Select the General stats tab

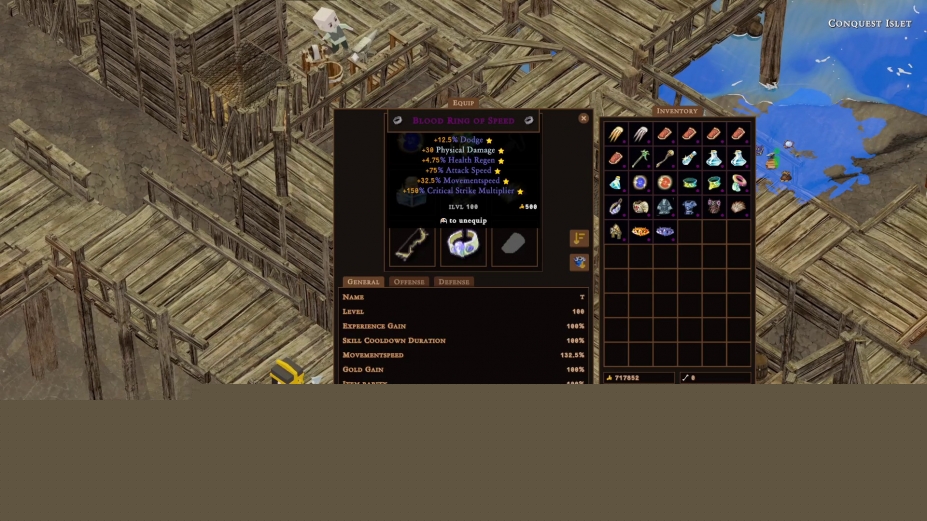(362, 282)
